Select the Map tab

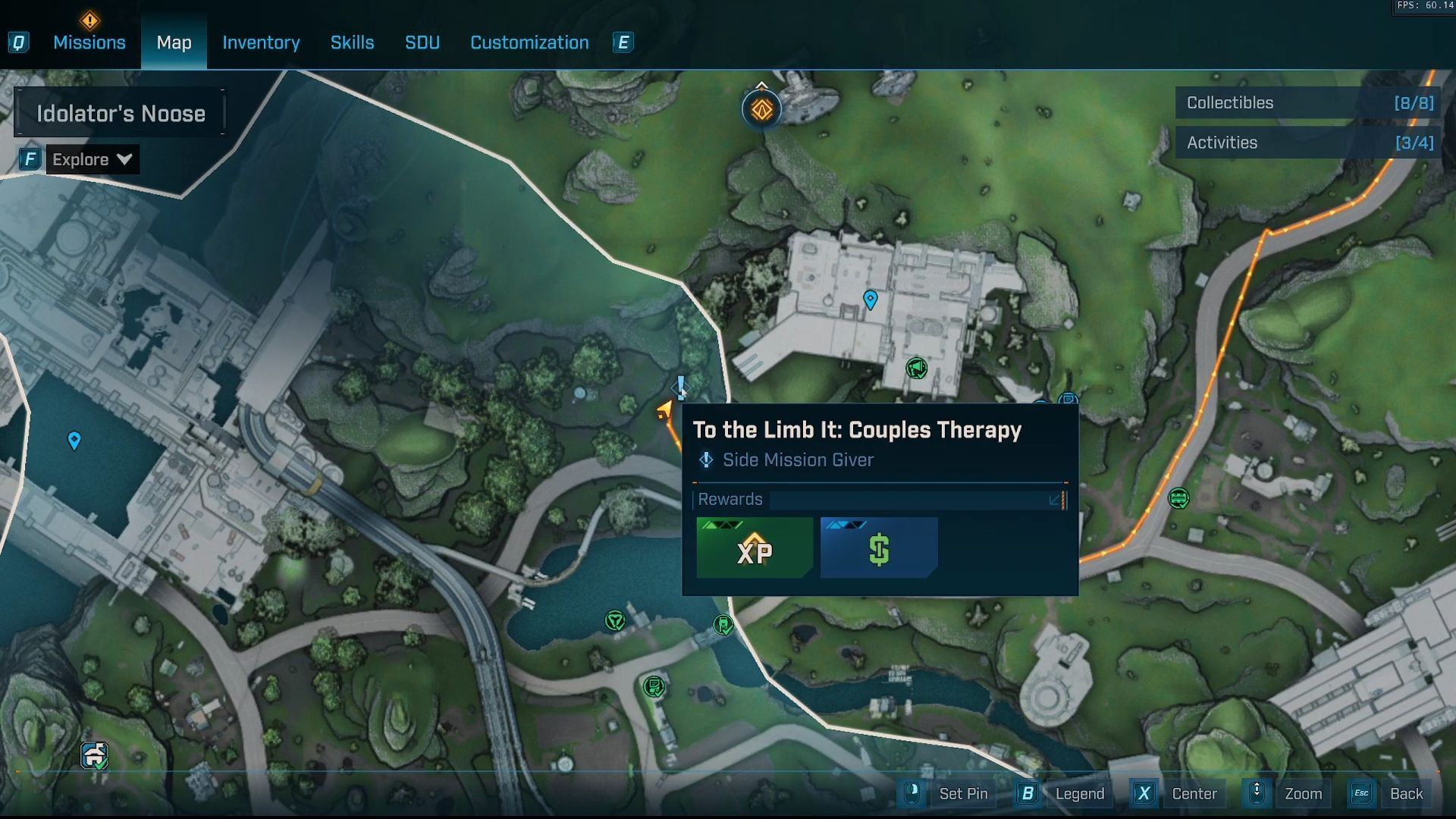(x=174, y=42)
